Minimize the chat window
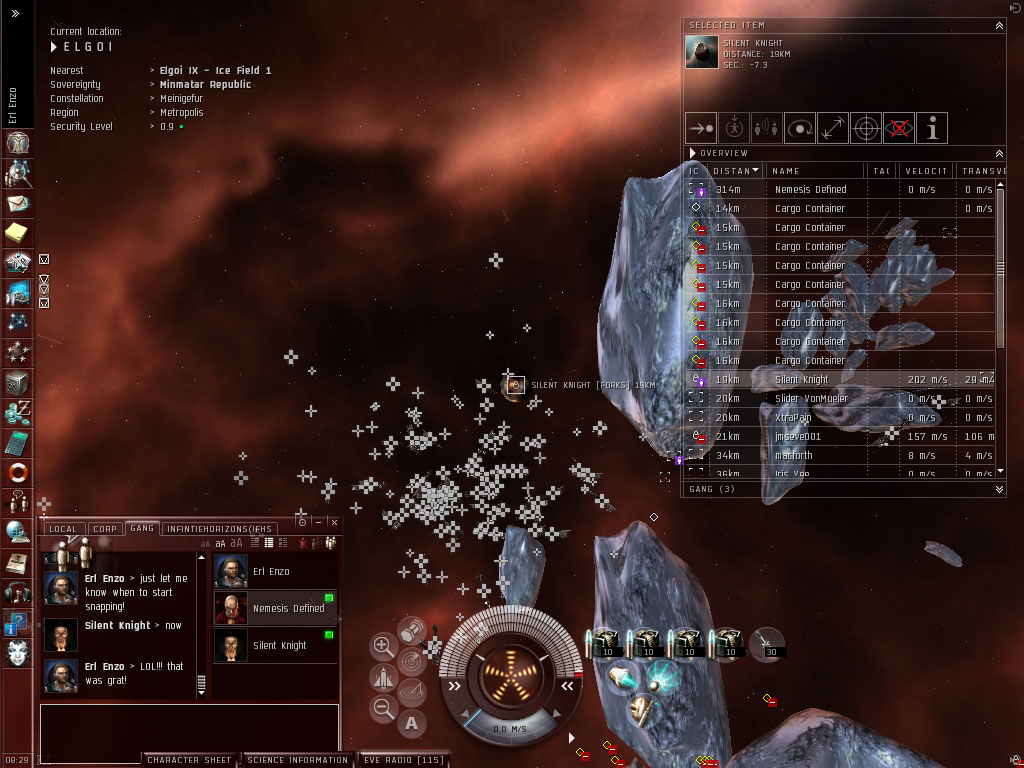1024x768 pixels. coord(317,522)
